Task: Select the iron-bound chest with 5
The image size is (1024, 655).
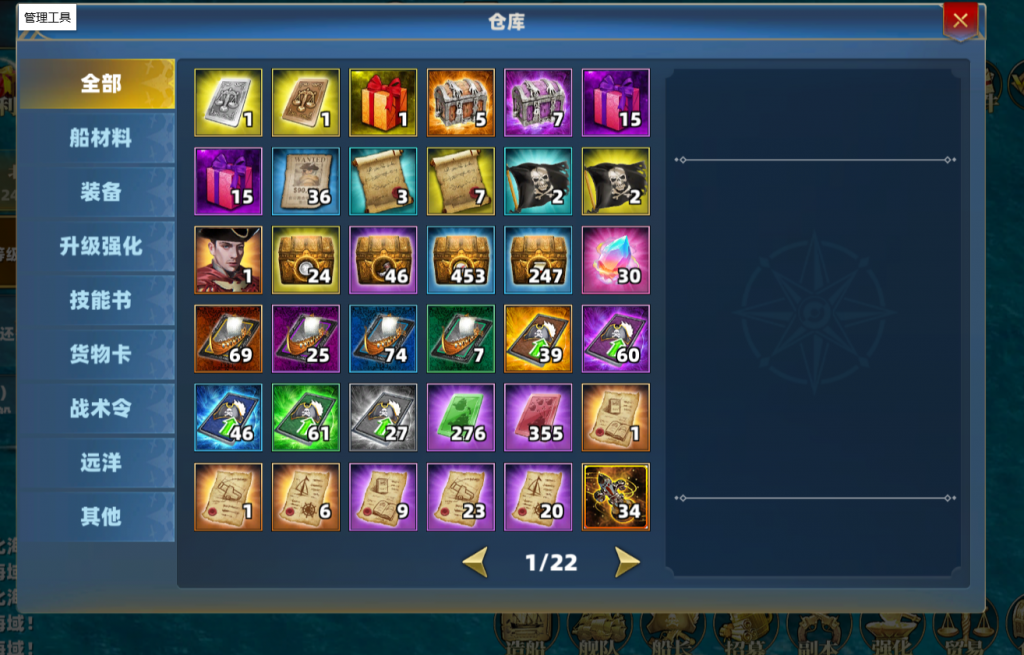Action: click(461, 102)
